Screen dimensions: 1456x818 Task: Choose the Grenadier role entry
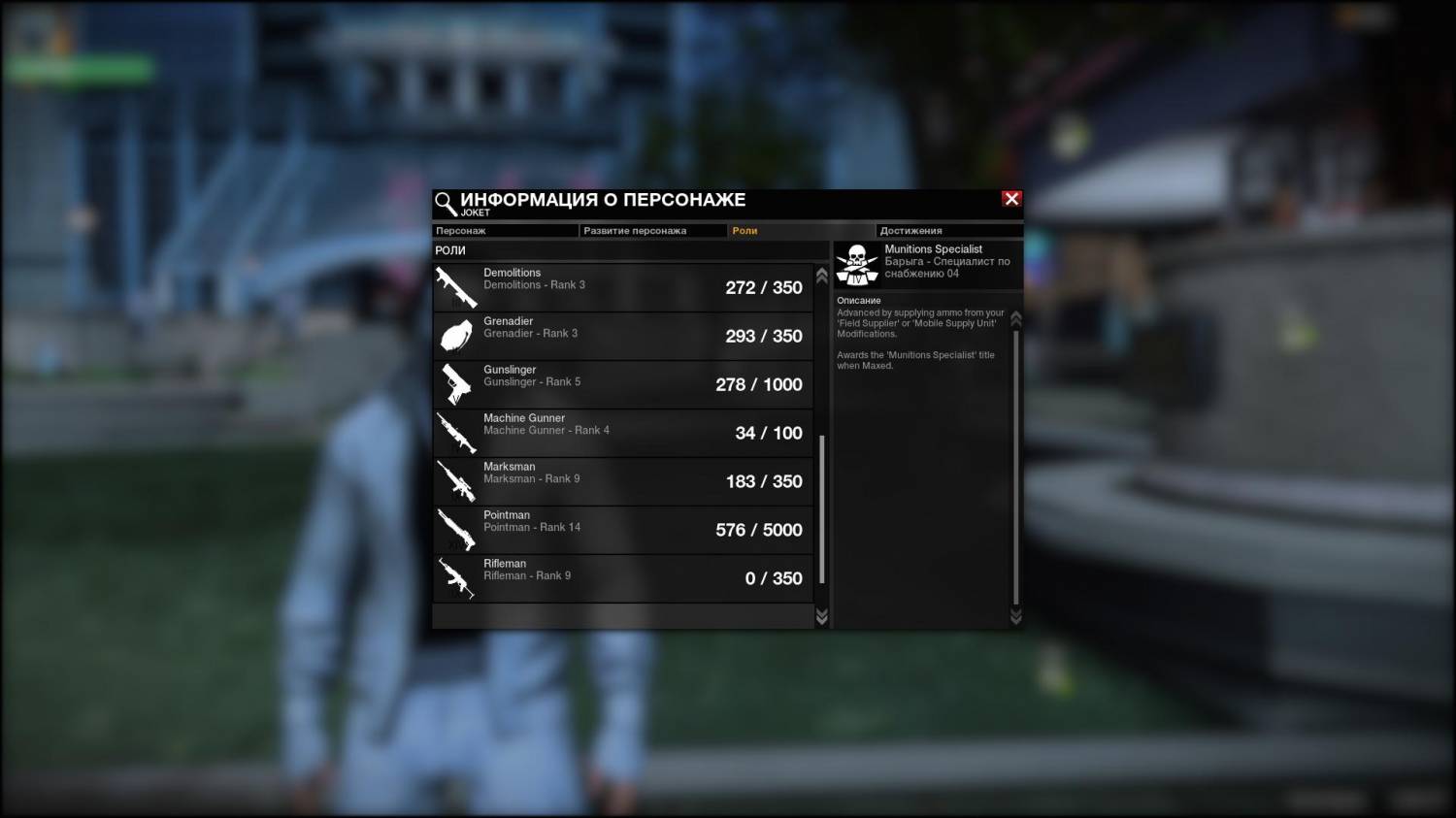pos(622,336)
